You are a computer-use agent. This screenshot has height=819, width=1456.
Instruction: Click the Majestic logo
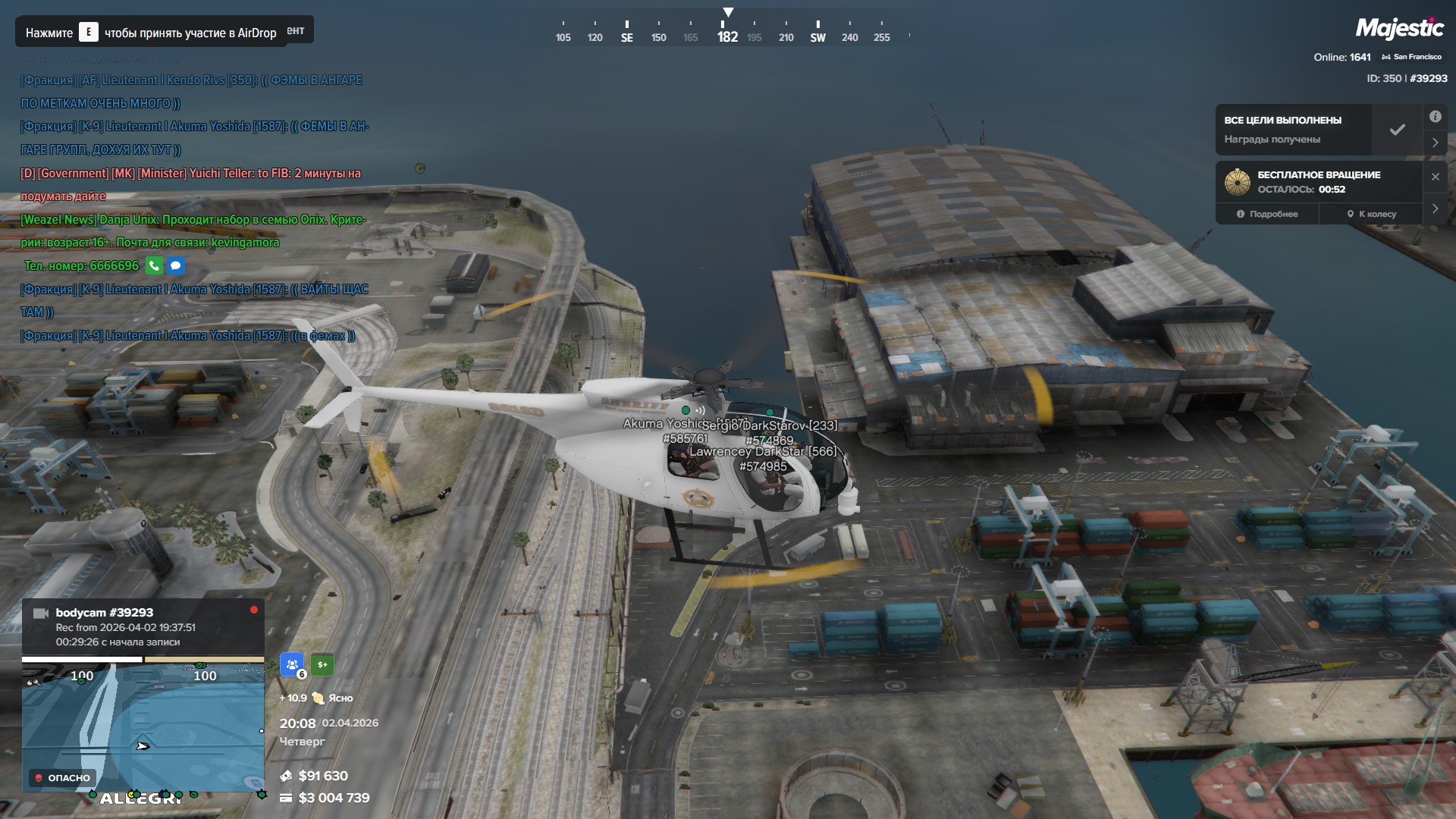pos(1399,29)
